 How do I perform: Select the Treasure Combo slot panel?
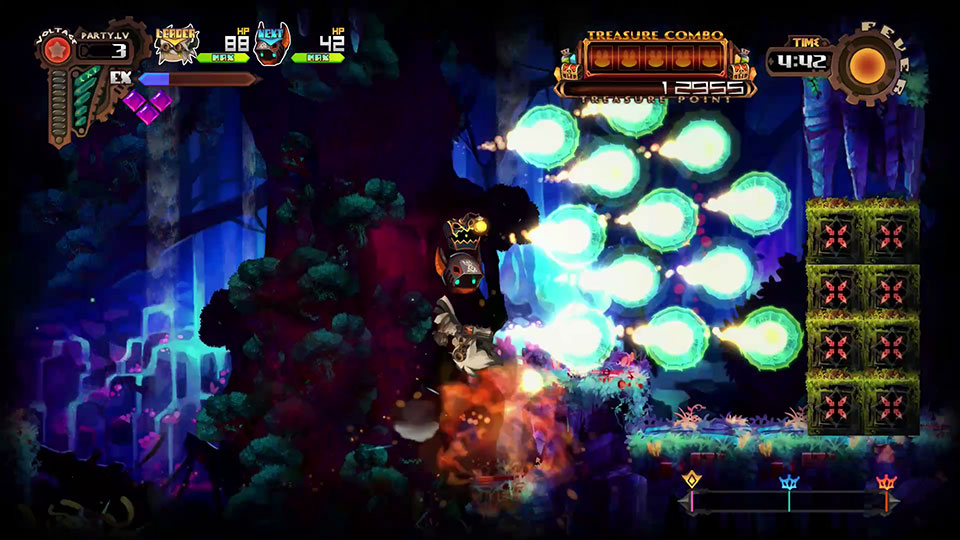(x=655, y=58)
